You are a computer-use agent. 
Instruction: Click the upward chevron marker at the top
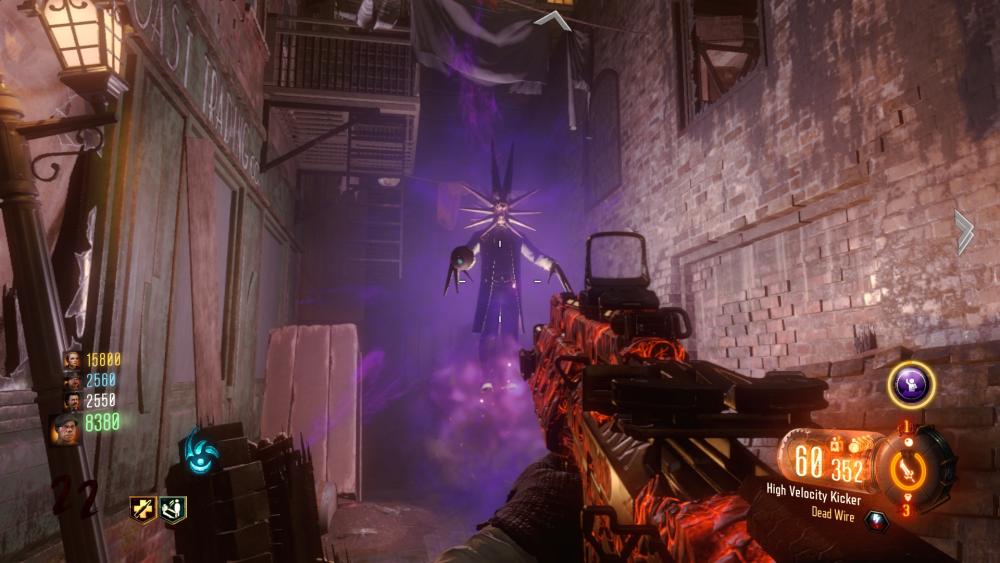point(552,19)
